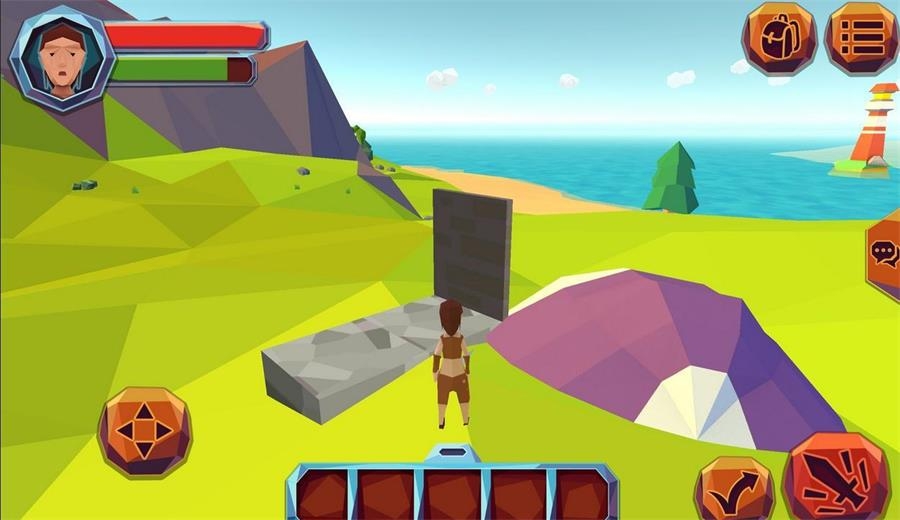Open the chat speech bubble

(884, 254)
